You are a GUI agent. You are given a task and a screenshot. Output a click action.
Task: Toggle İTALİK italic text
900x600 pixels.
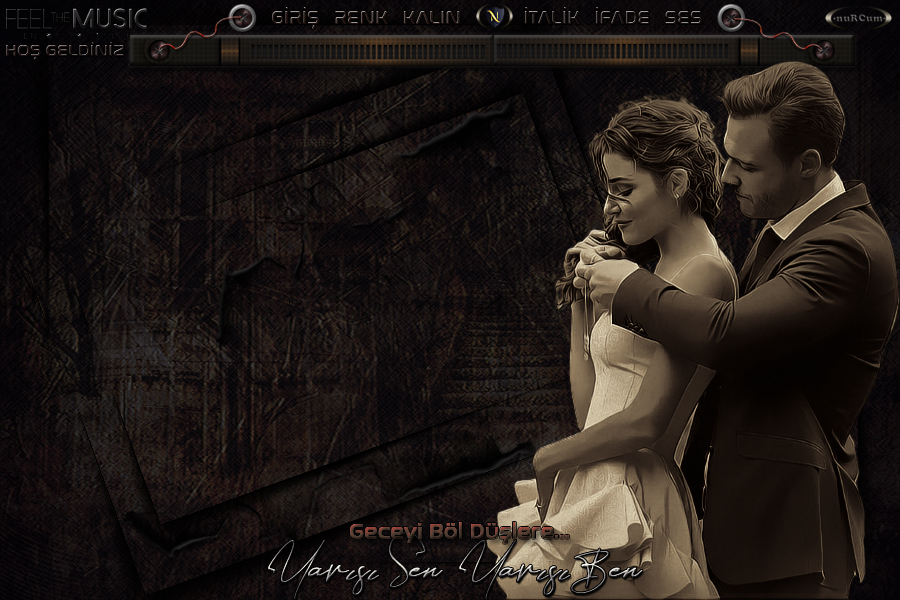tap(551, 17)
